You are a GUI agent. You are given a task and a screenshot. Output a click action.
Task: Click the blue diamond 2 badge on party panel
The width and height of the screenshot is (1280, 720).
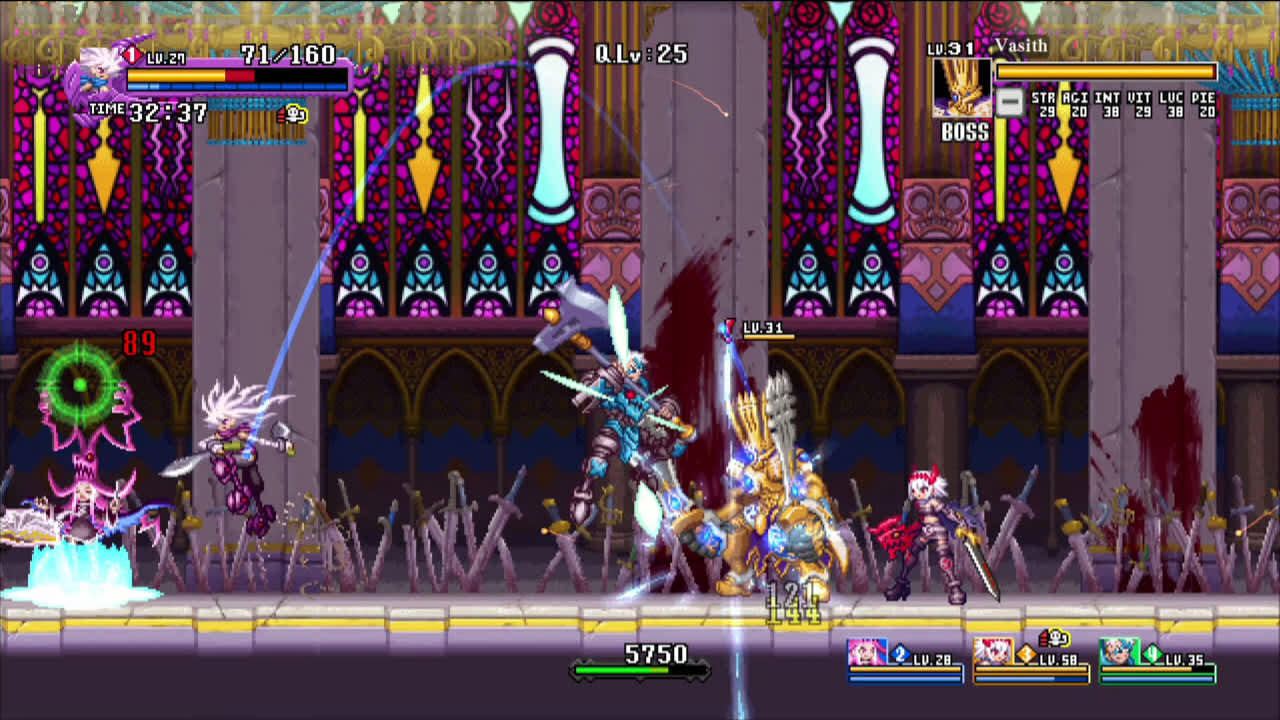click(900, 654)
